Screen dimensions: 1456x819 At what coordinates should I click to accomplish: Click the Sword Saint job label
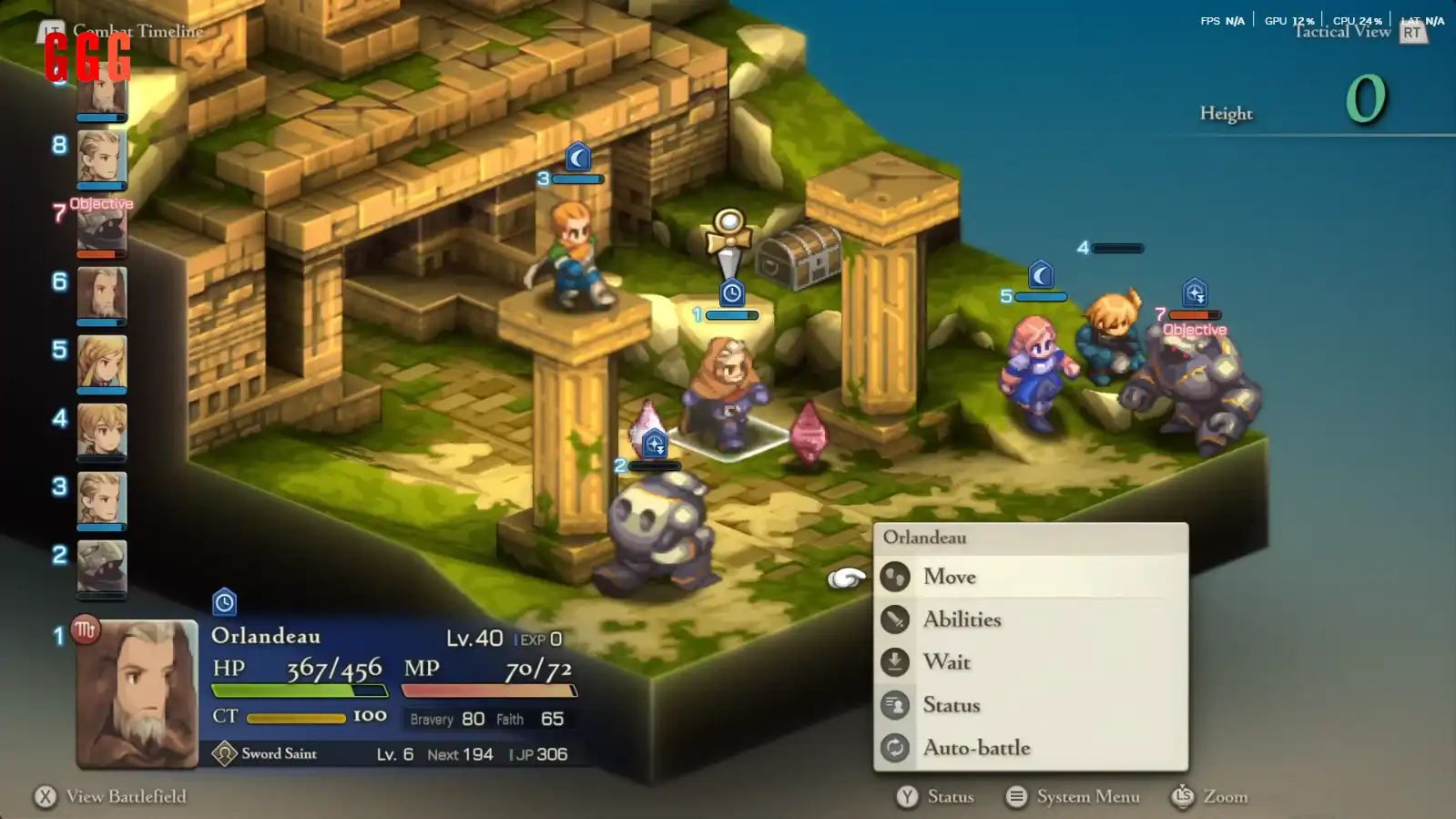(279, 753)
